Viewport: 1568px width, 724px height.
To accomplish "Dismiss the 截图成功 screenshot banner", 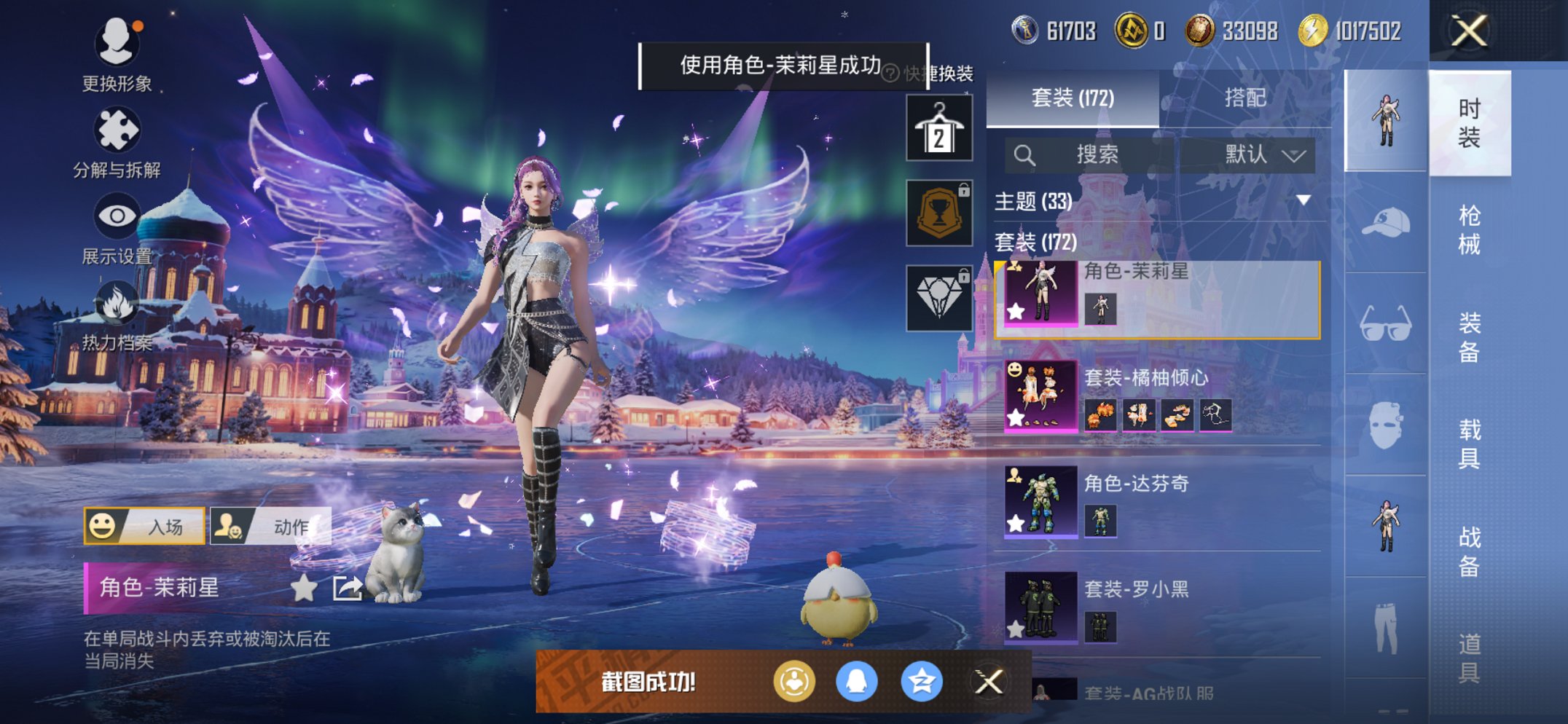I will (988, 682).
